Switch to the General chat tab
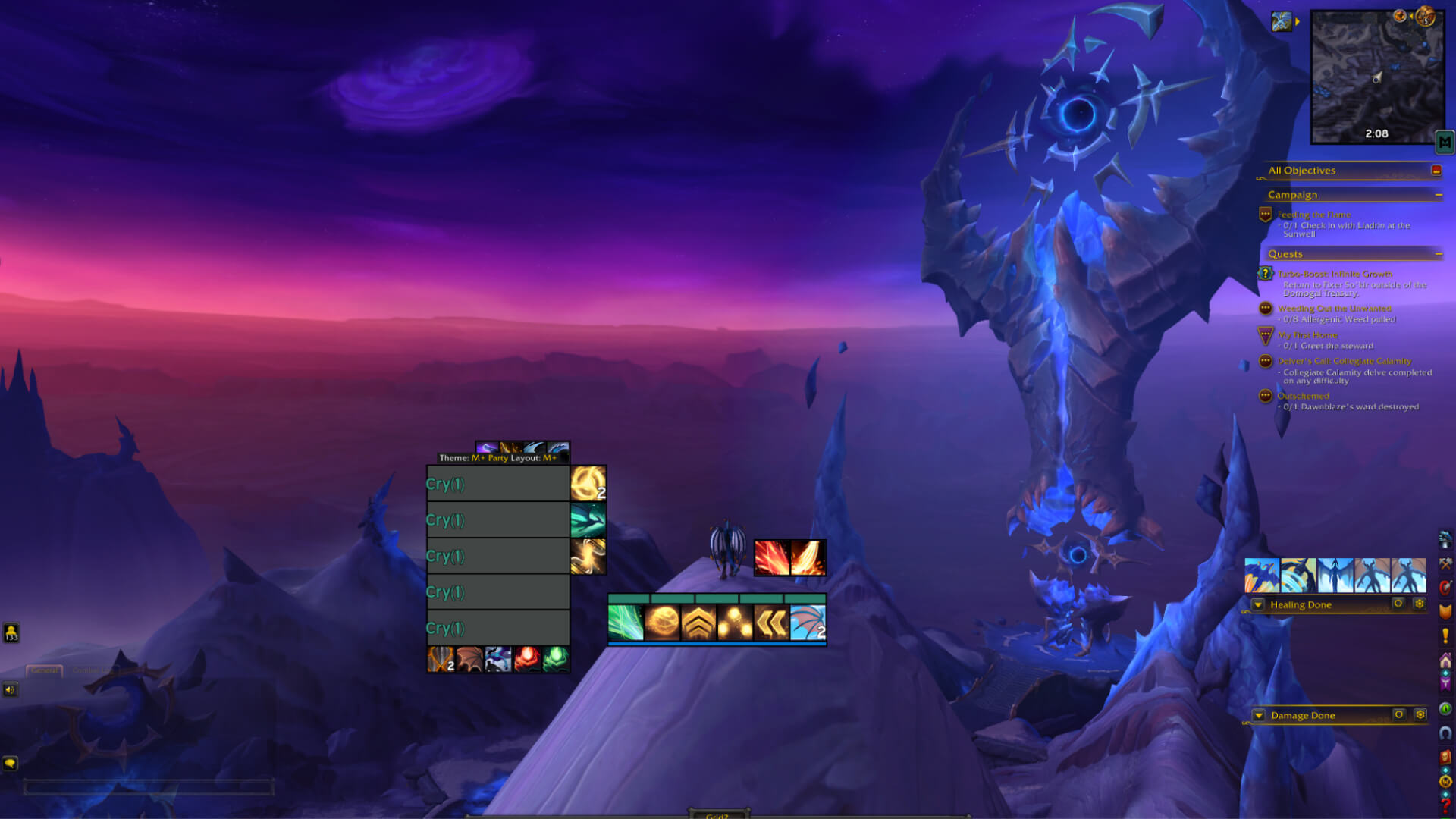Image resolution: width=1456 pixels, height=819 pixels. [x=44, y=670]
